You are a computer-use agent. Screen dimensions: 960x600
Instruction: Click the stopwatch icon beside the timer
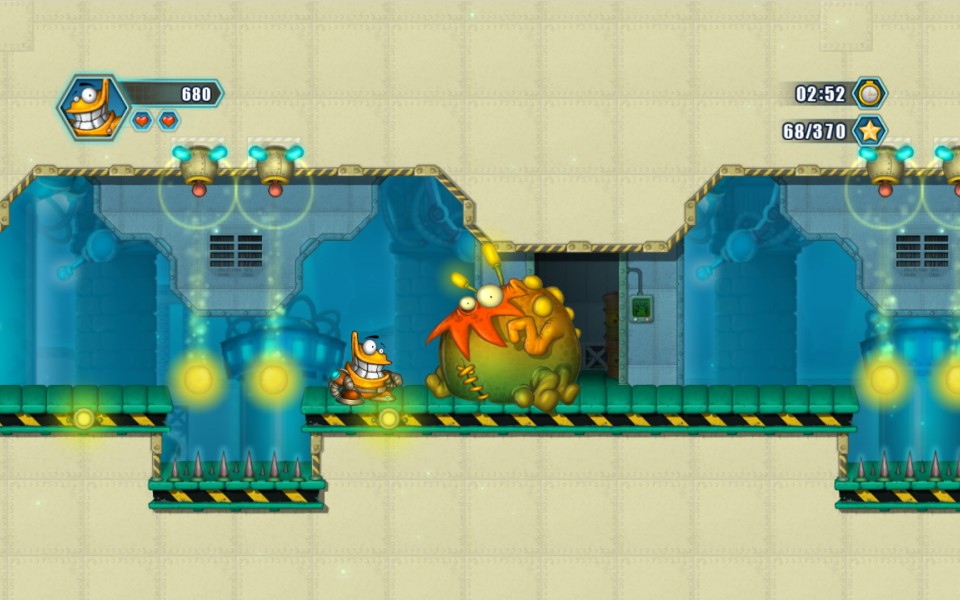pos(870,94)
